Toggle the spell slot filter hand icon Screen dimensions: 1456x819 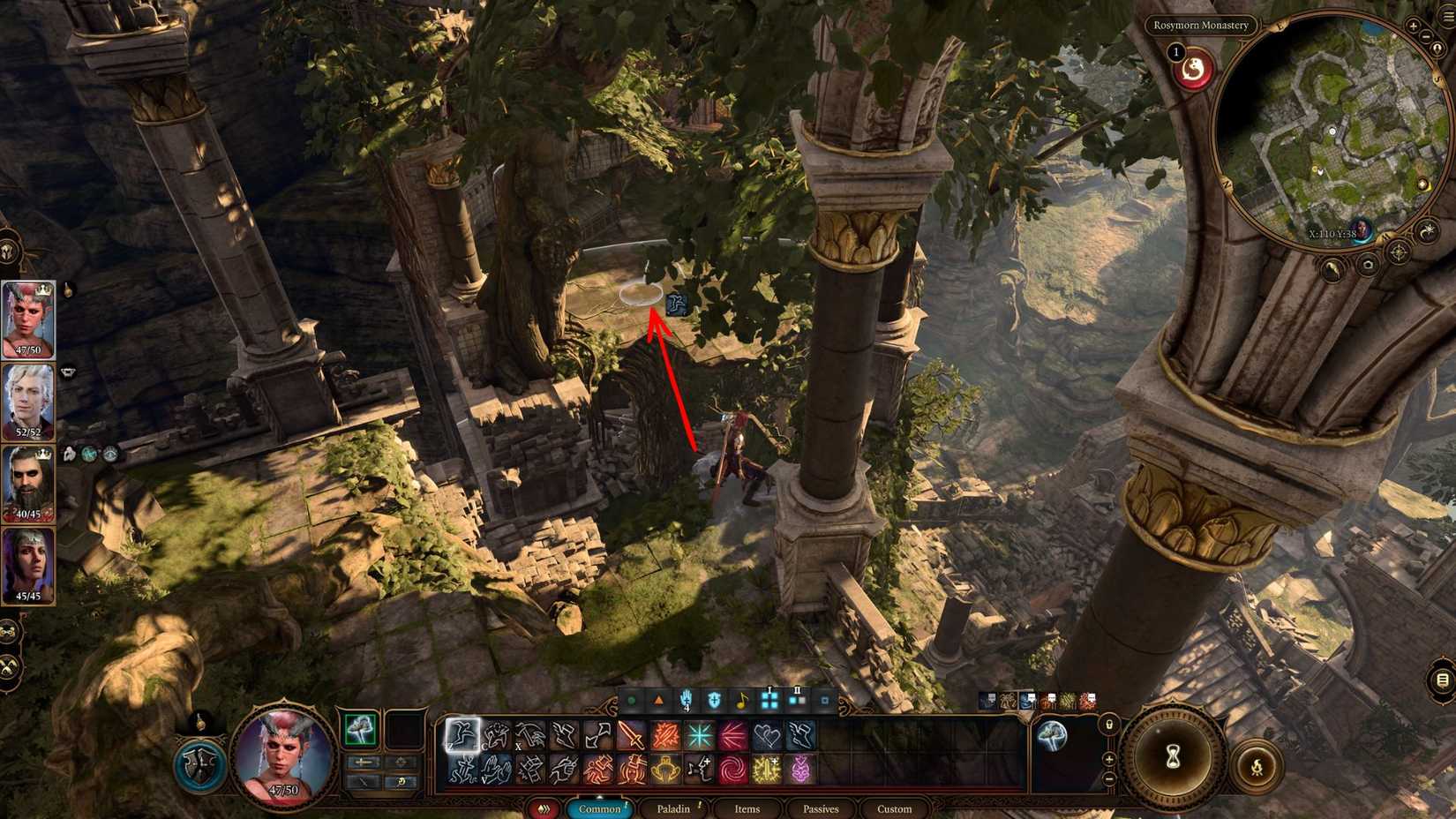pyautogui.click(x=686, y=700)
